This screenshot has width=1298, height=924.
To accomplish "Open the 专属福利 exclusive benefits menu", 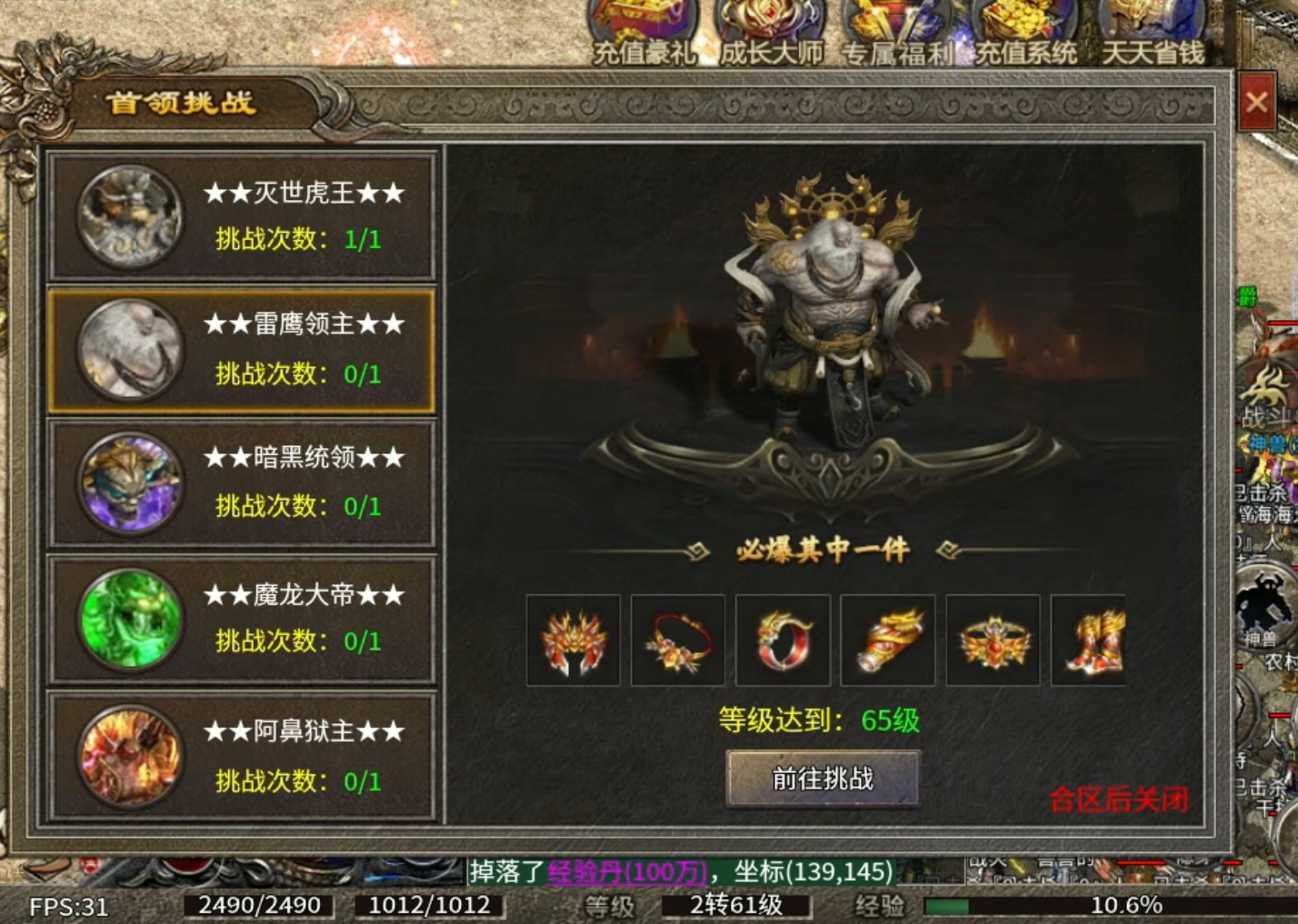I will pyautogui.click(x=898, y=32).
